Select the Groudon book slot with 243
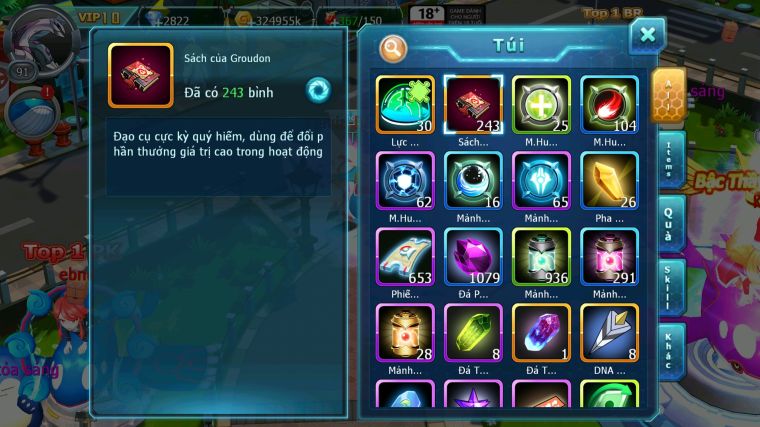The width and height of the screenshot is (760, 427). 473,106
